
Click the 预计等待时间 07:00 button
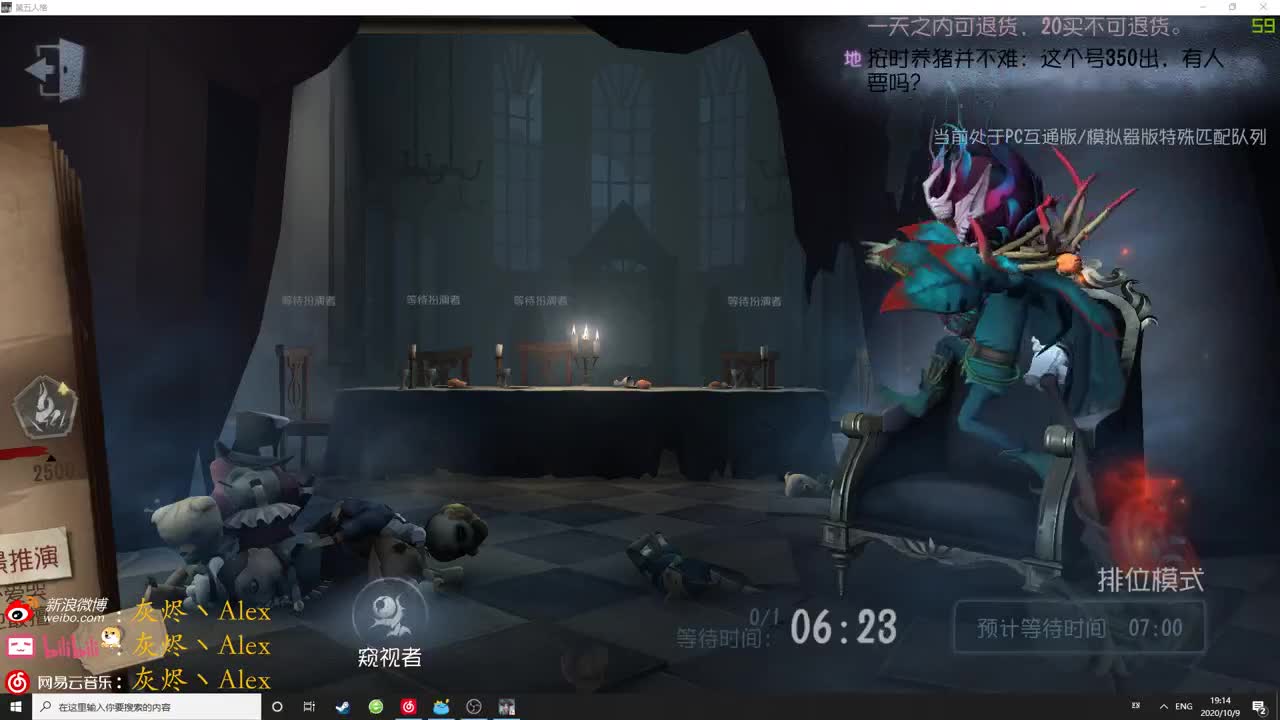pos(1079,628)
